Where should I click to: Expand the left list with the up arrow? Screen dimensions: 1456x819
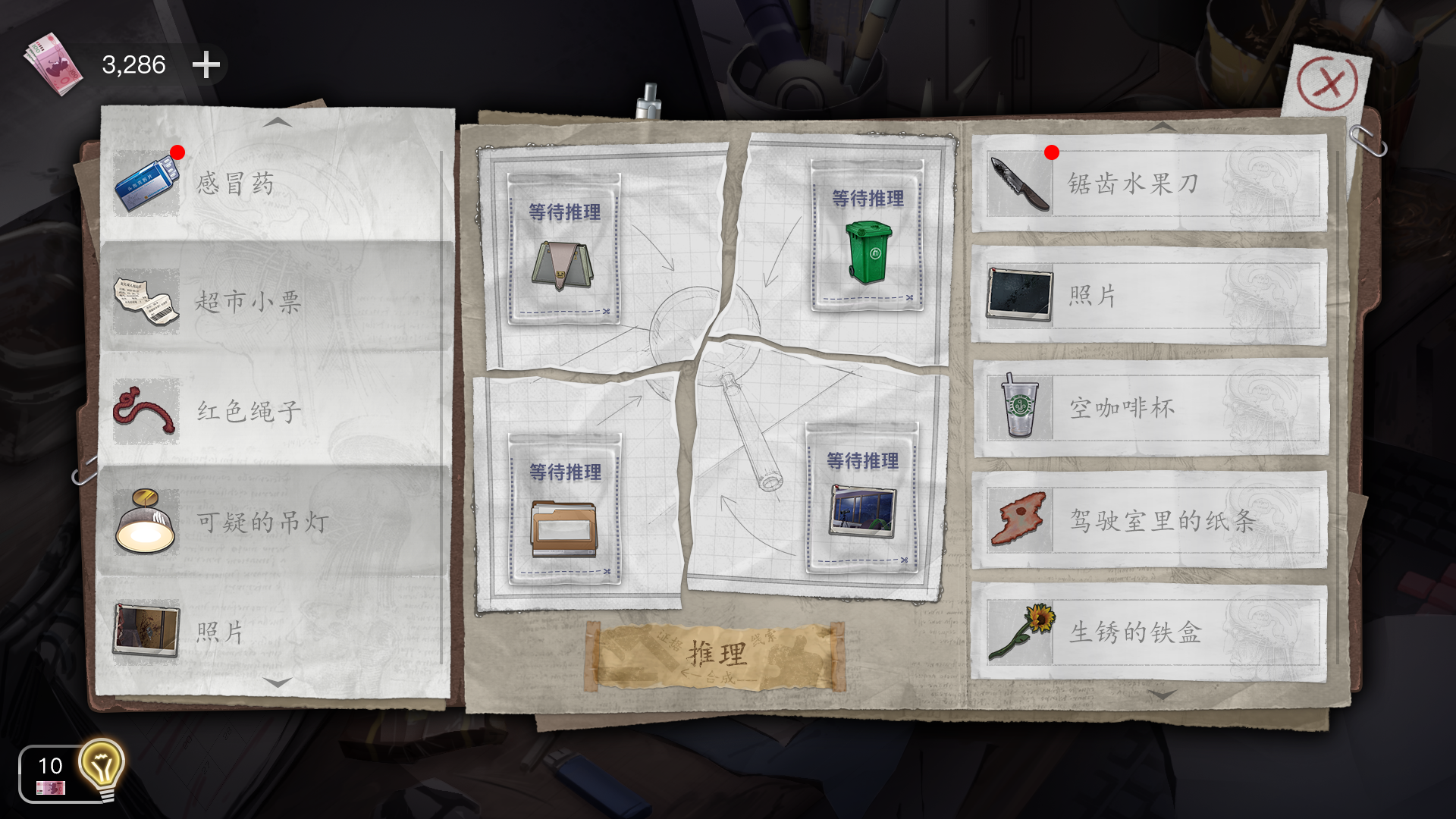point(278,124)
